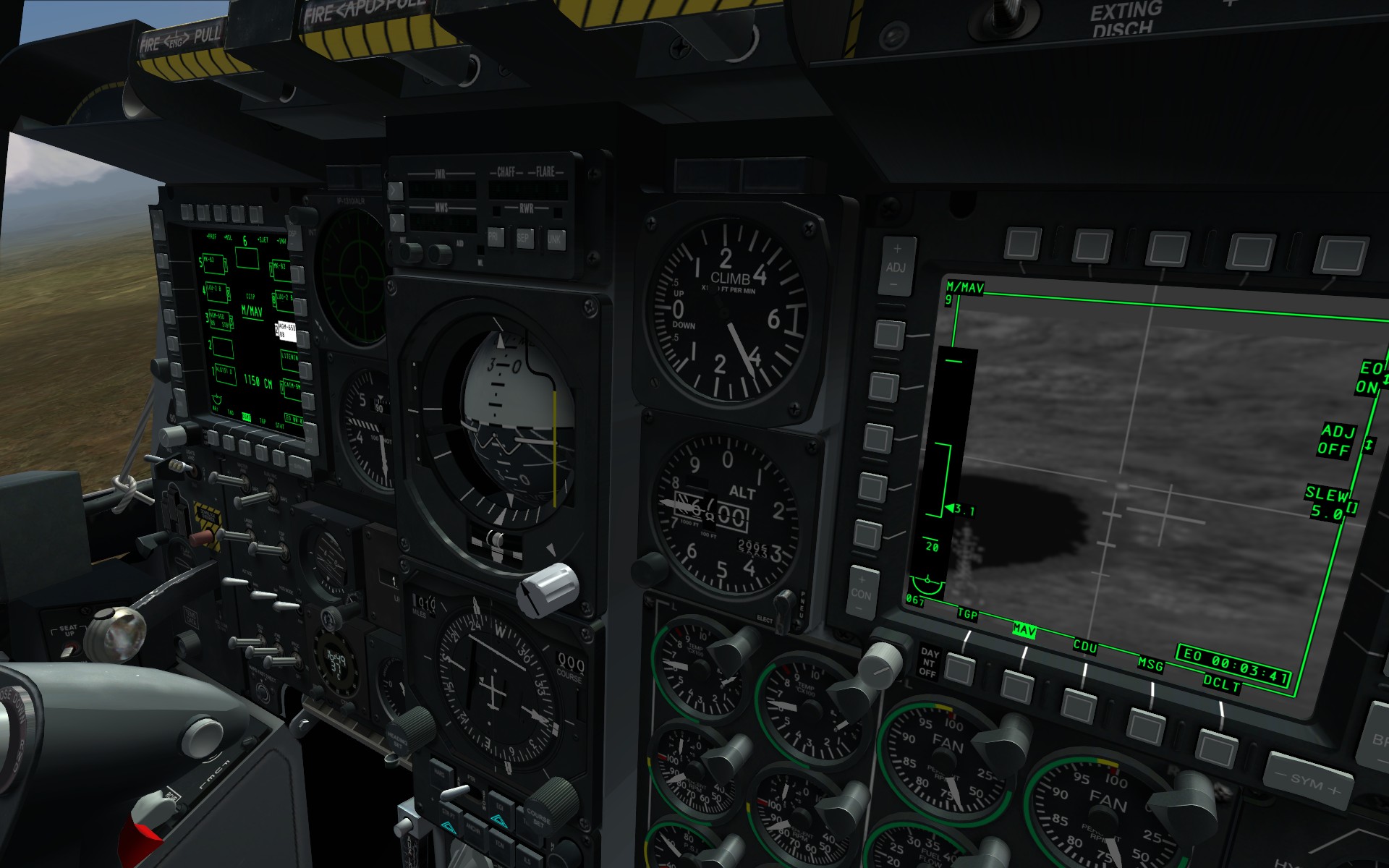The height and width of the screenshot is (868, 1389).
Task: Turn the altimeter's pressure setting knob
Action: pyautogui.click(x=648, y=570)
